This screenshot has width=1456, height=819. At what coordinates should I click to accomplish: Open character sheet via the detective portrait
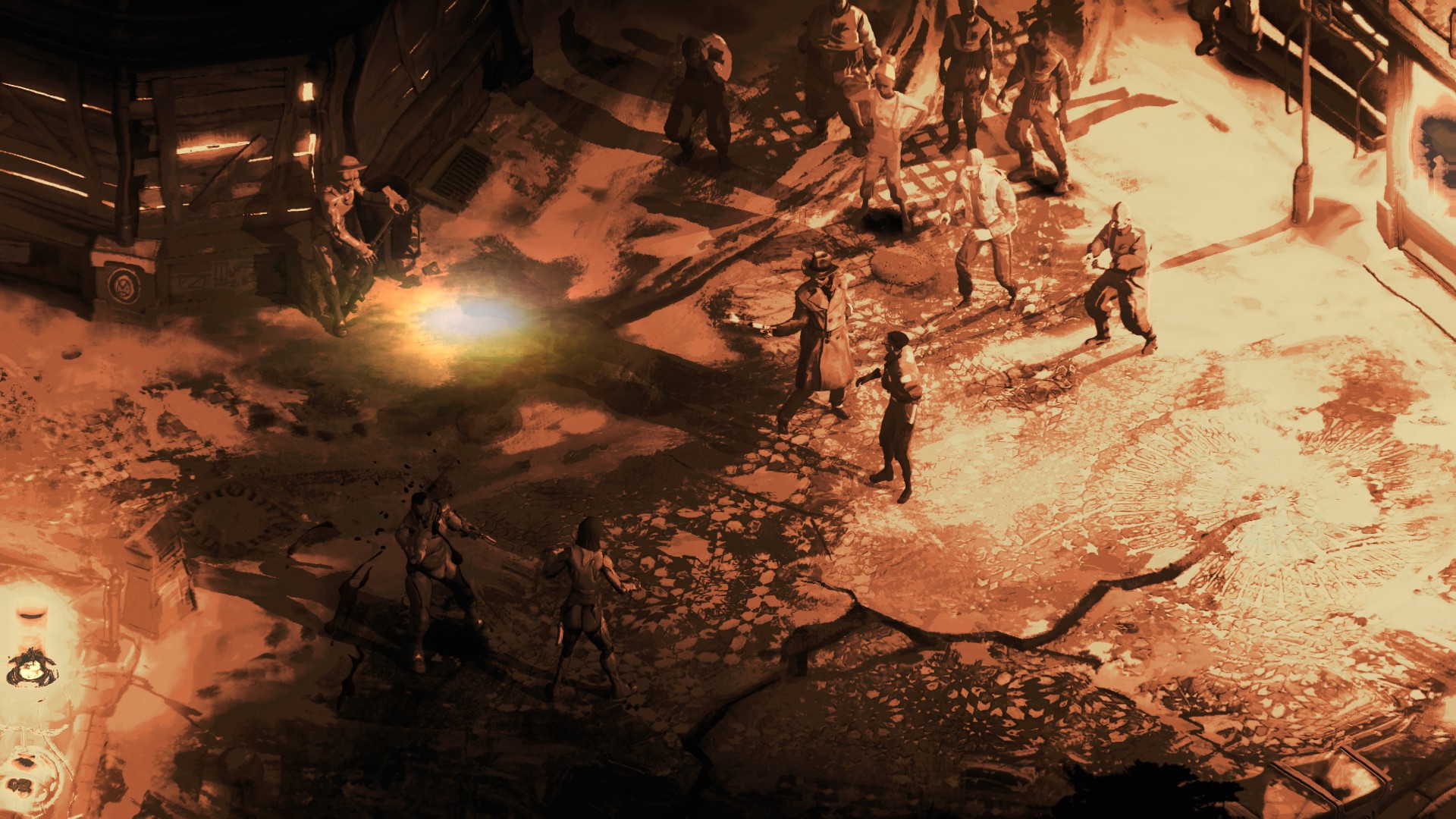click(30, 667)
